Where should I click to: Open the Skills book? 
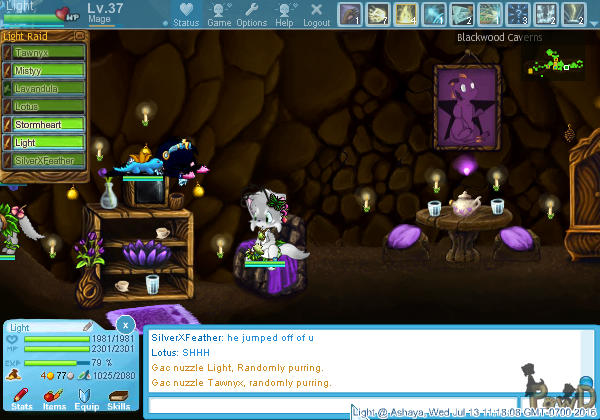[x=118, y=399]
